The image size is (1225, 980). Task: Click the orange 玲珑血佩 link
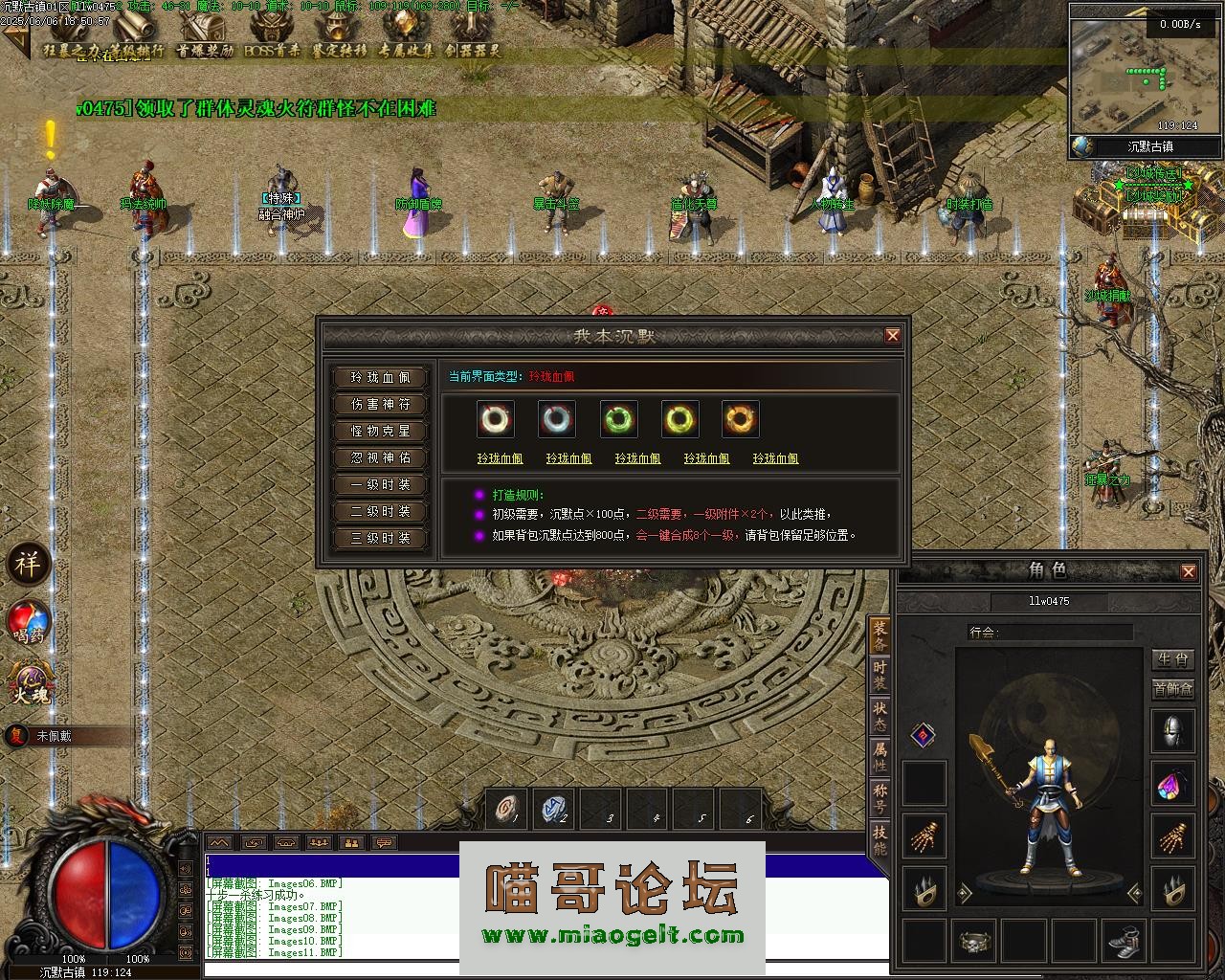point(775,459)
